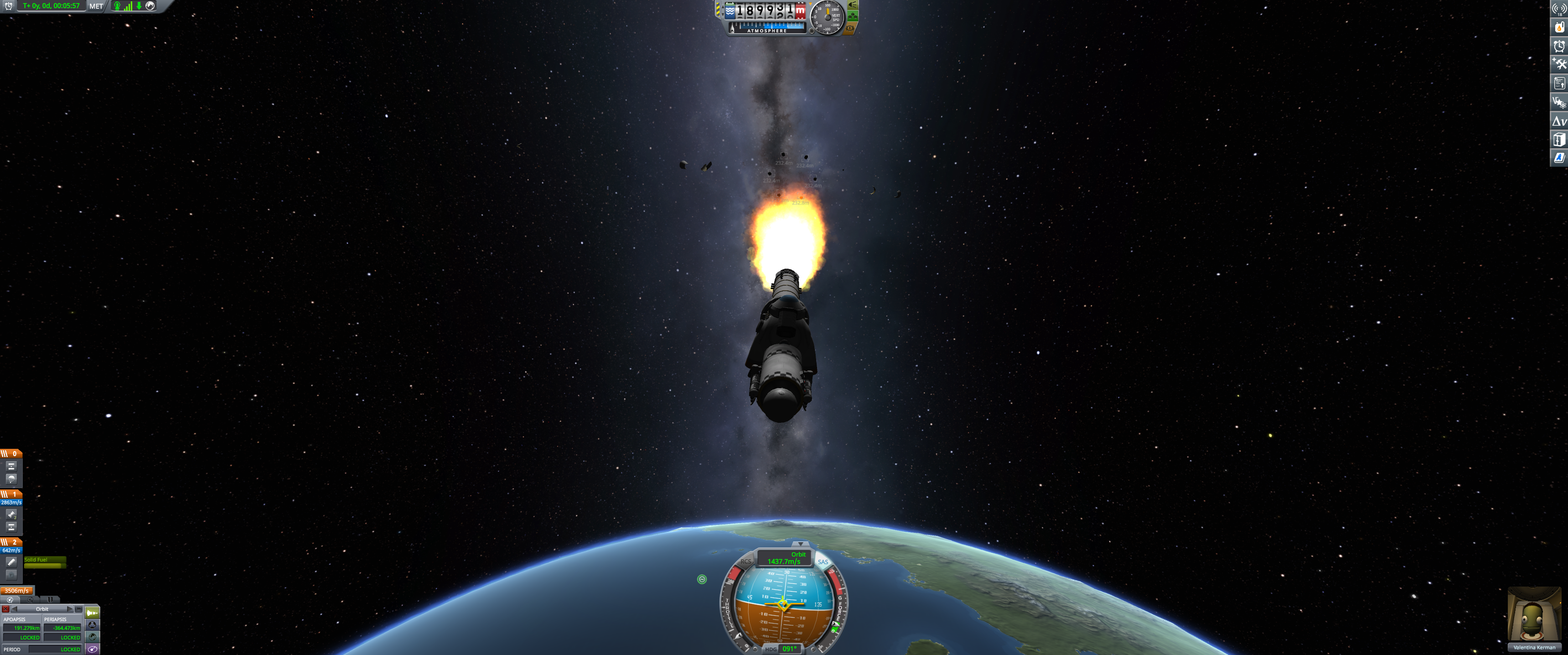Toggle the SAS indicator on the navball
This screenshot has height=655, width=1568.
click(x=823, y=562)
